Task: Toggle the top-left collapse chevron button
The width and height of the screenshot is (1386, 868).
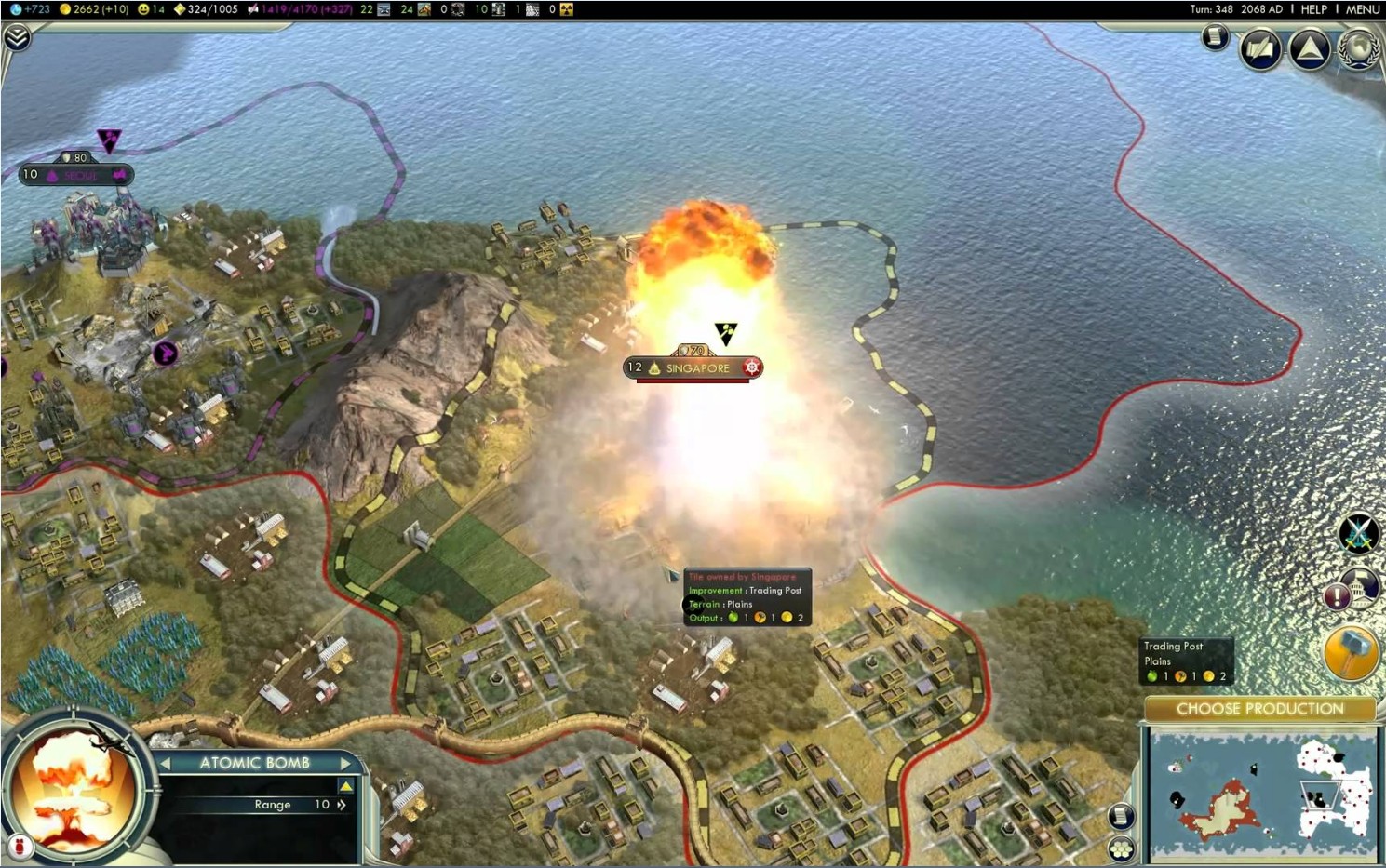Action: click(18, 37)
